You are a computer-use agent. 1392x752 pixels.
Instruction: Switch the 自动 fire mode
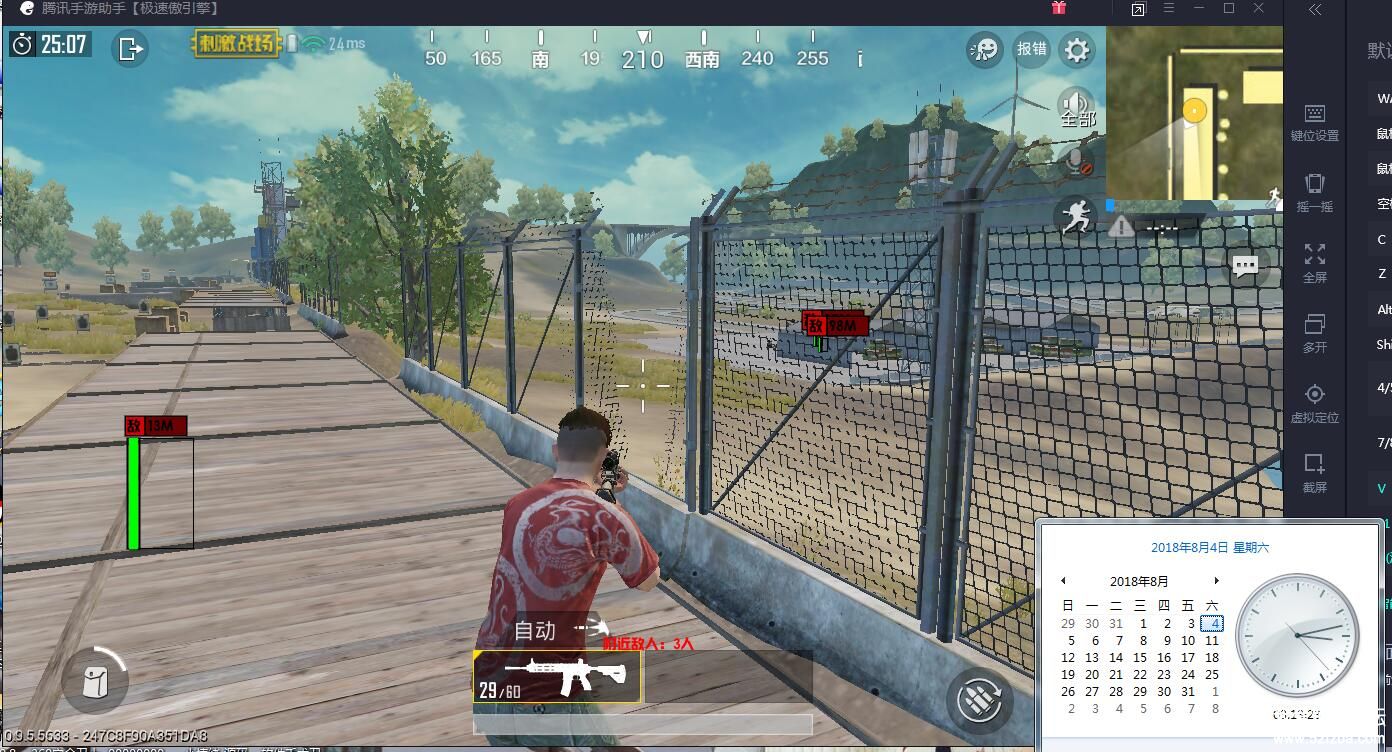(535, 631)
